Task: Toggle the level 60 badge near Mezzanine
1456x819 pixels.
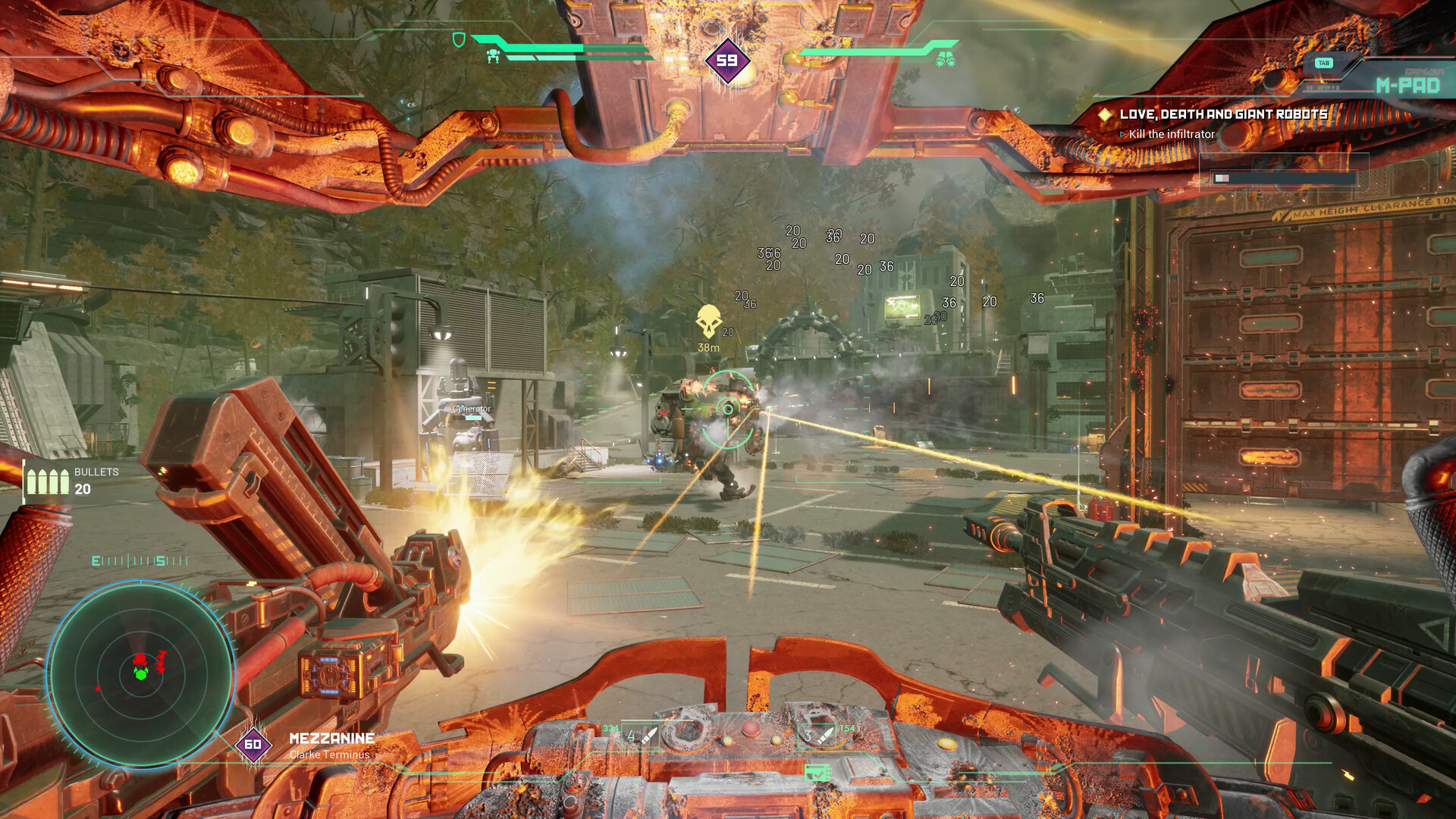Action: pyautogui.click(x=253, y=745)
